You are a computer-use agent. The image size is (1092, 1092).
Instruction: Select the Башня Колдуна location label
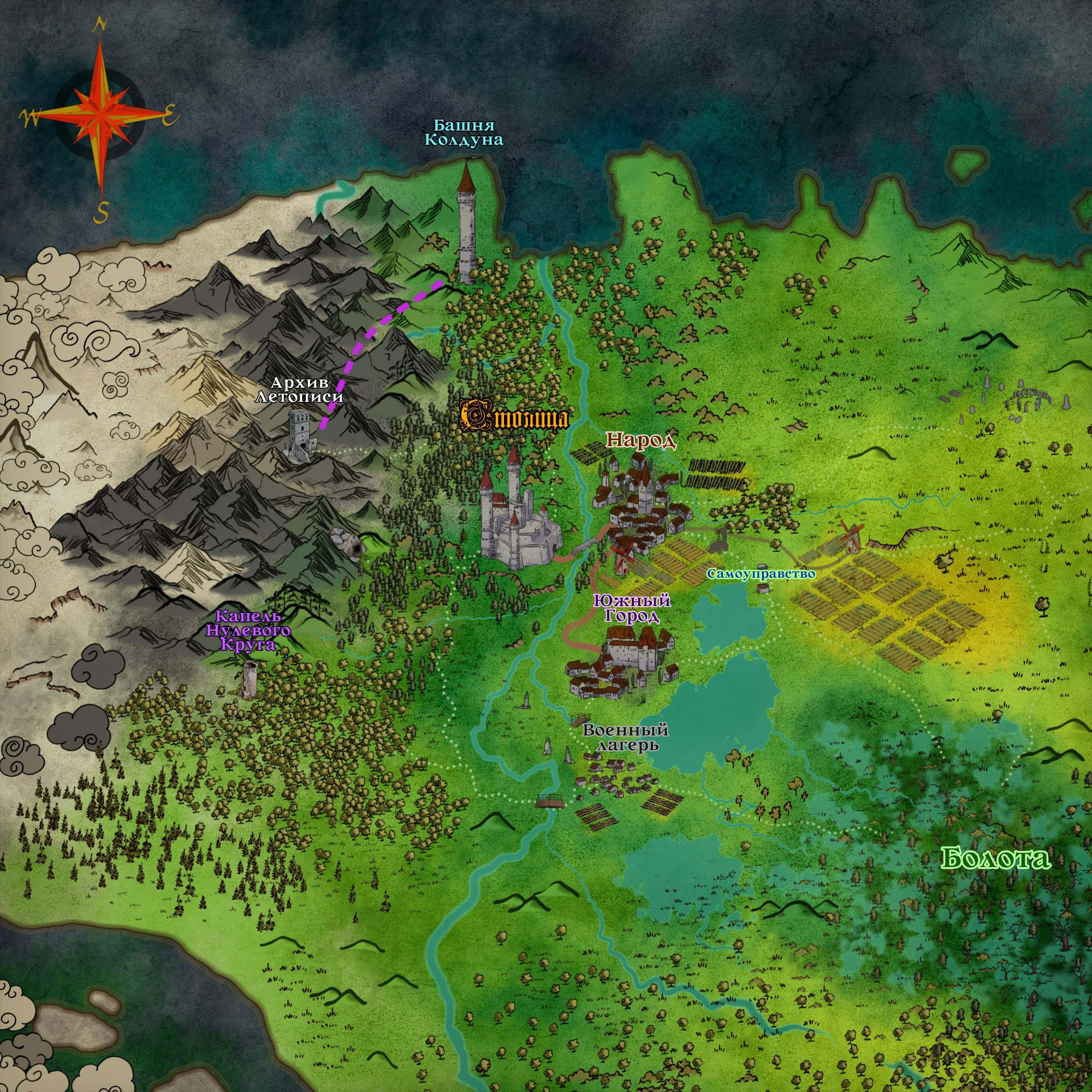(x=464, y=133)
